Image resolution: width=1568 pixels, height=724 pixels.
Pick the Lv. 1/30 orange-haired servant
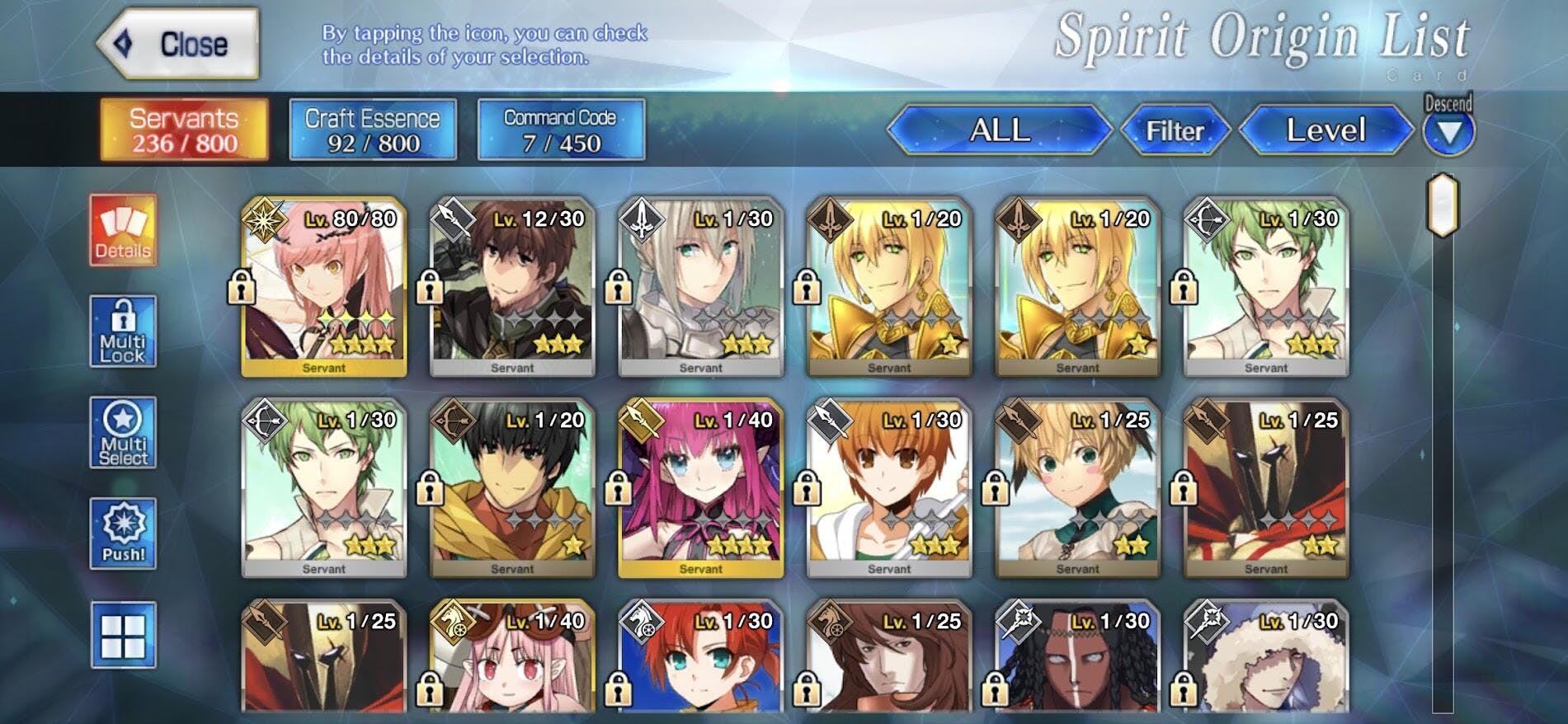click(x=889, y=488)
